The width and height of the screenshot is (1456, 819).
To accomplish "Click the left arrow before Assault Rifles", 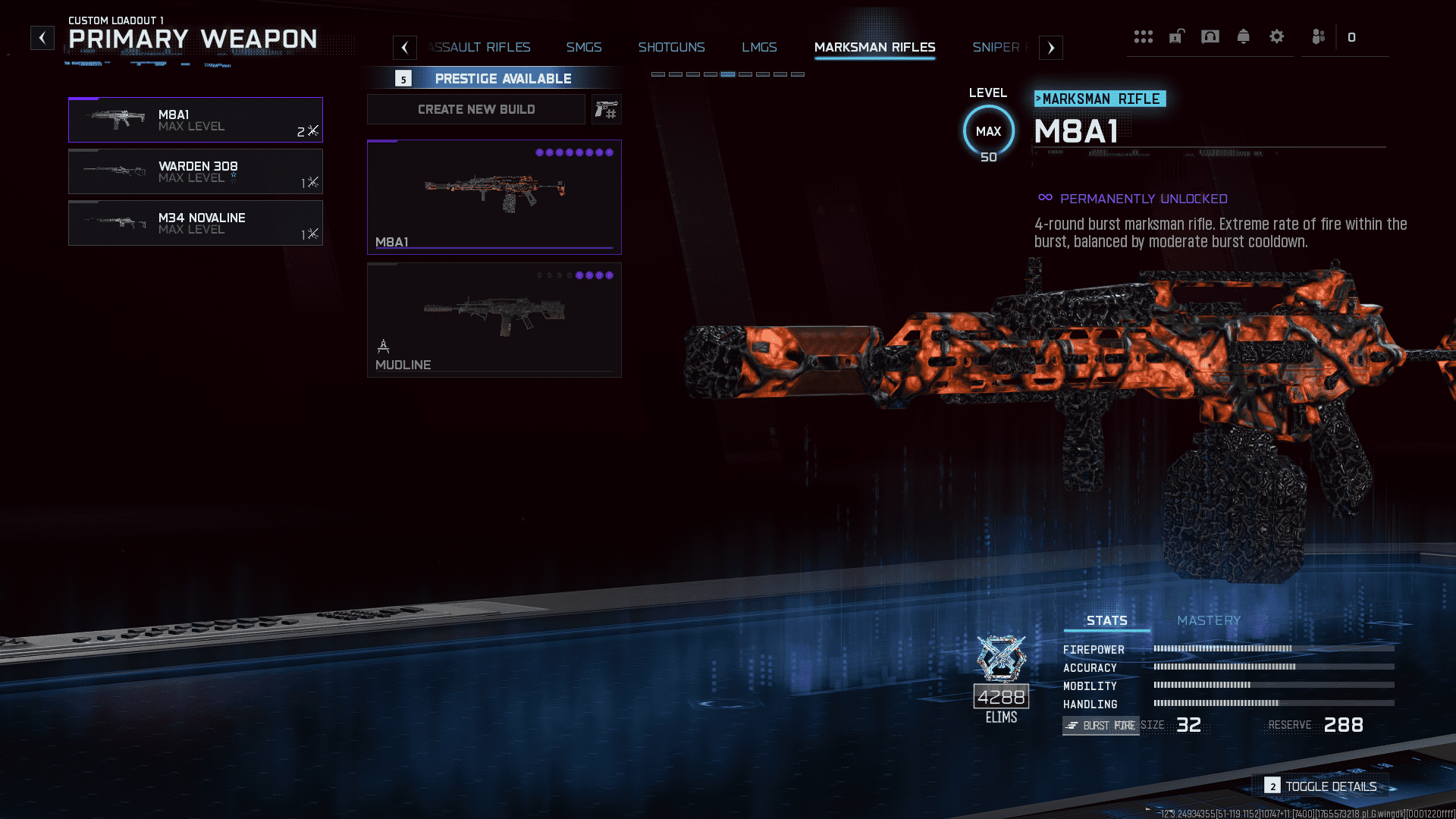I will pos(404,47).
